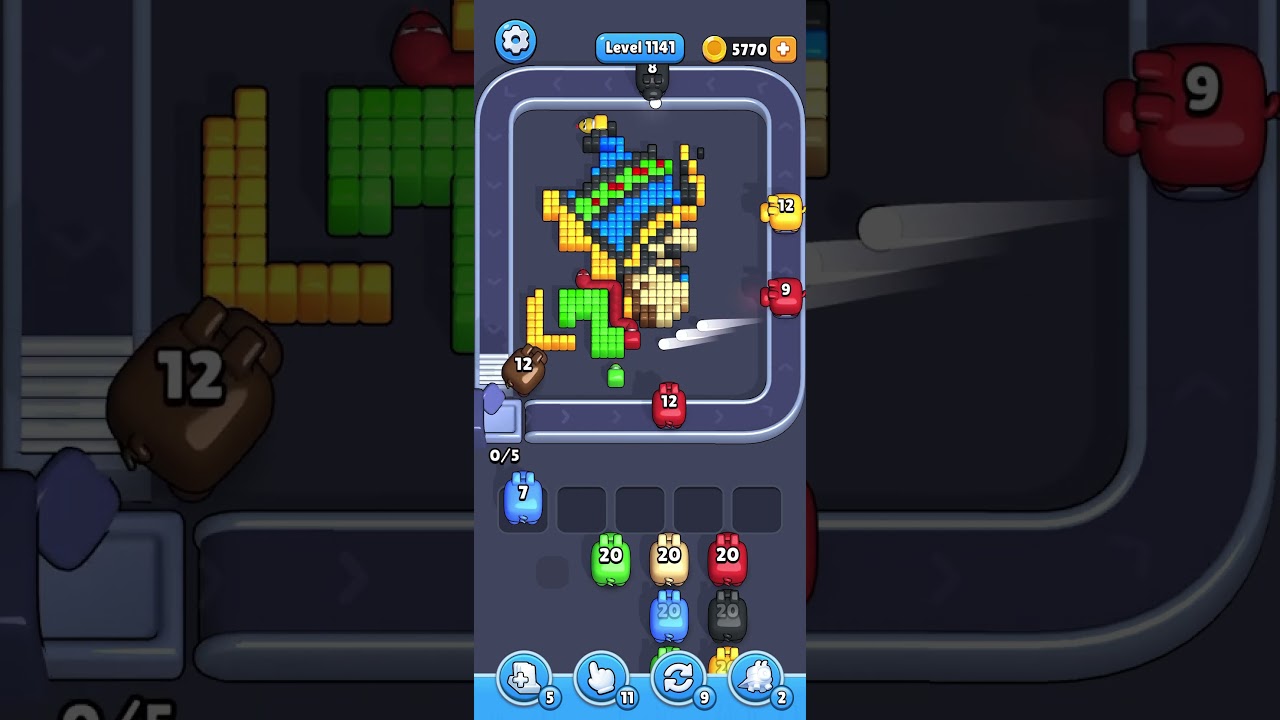Tap the gold coin icon
This screenshot has height=720, width=1280.
pos(713,47)
